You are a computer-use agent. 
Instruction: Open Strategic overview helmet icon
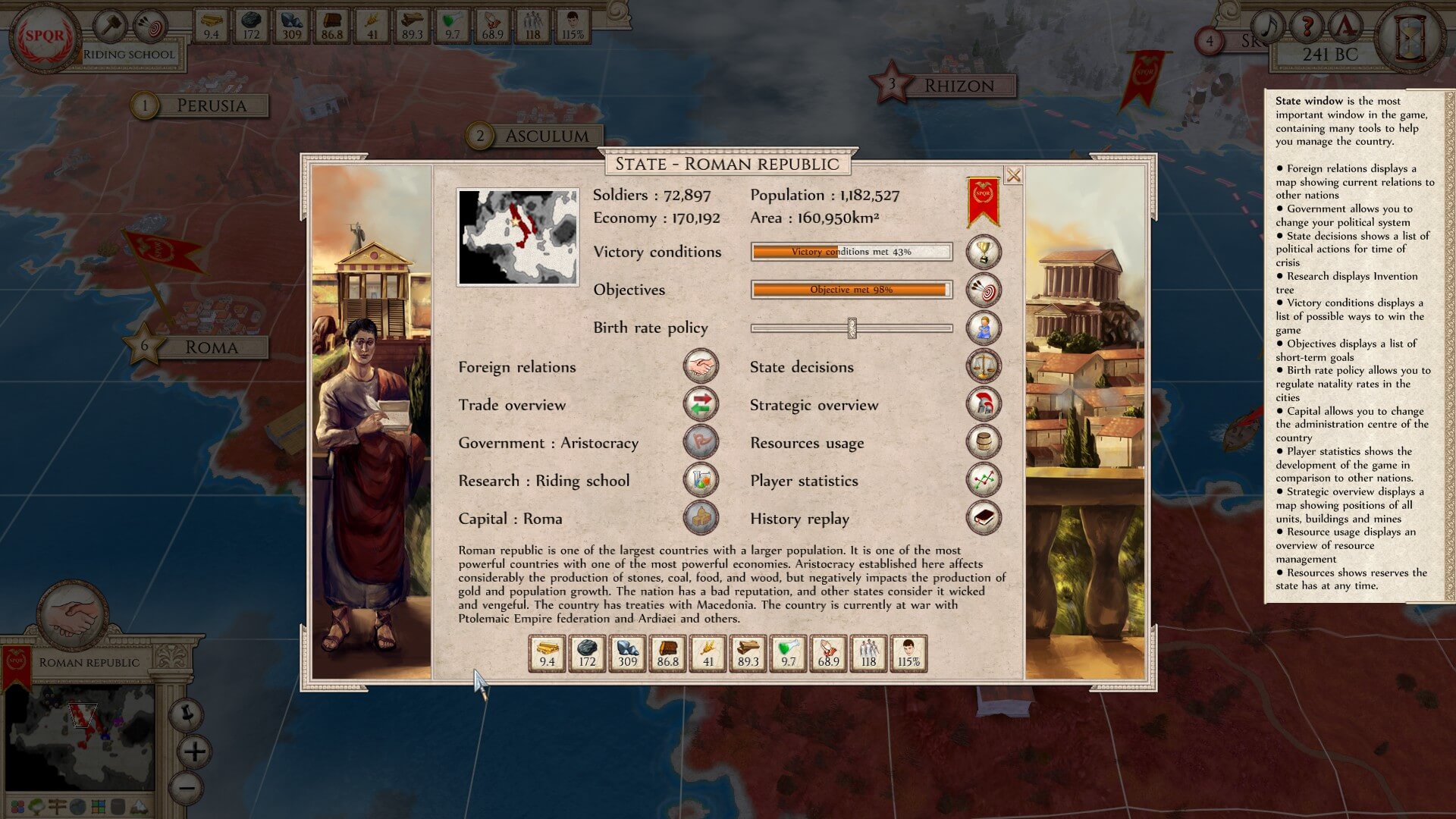tap(984, 404)
